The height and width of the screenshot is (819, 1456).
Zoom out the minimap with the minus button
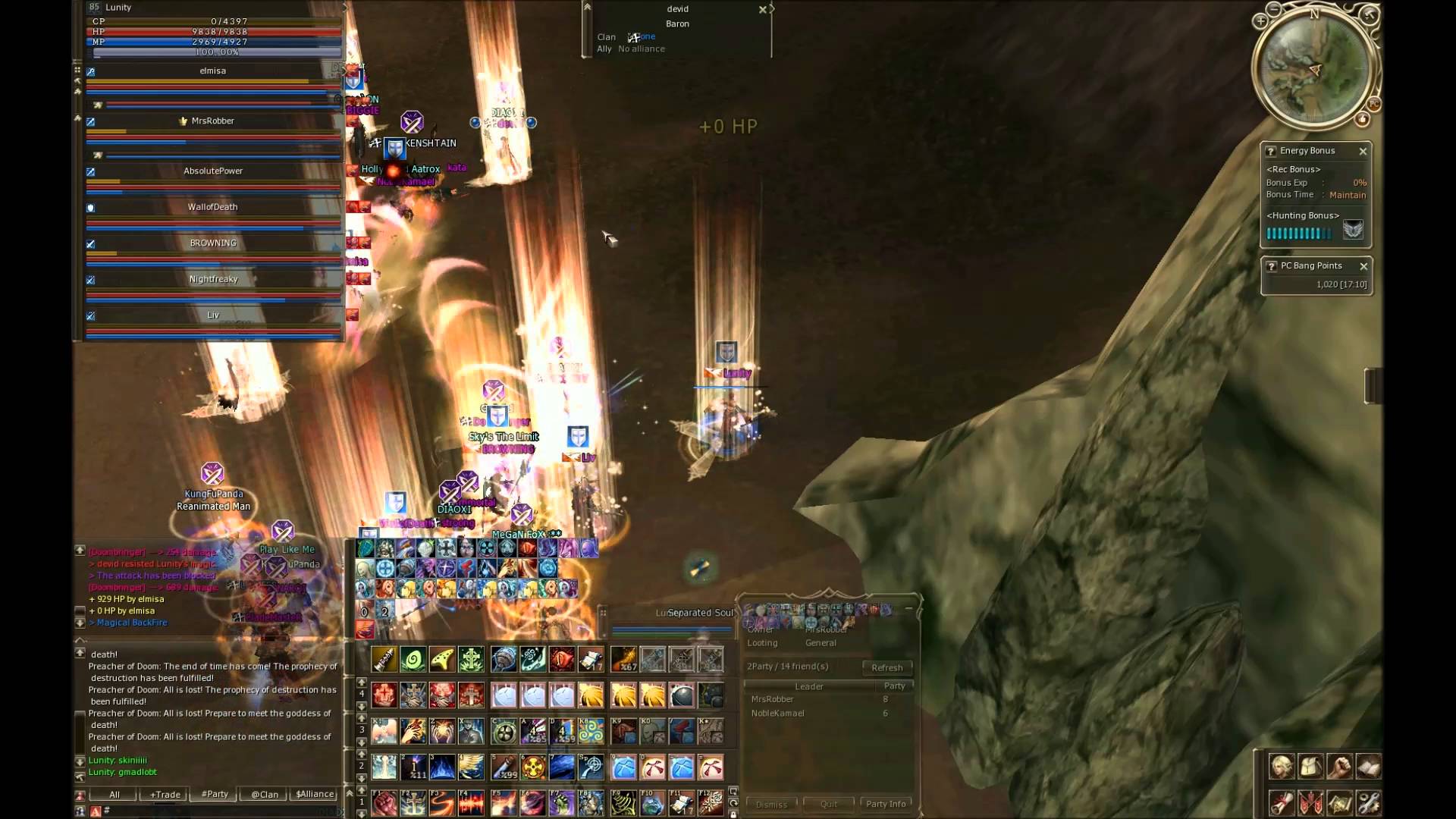click(1273, 10)
